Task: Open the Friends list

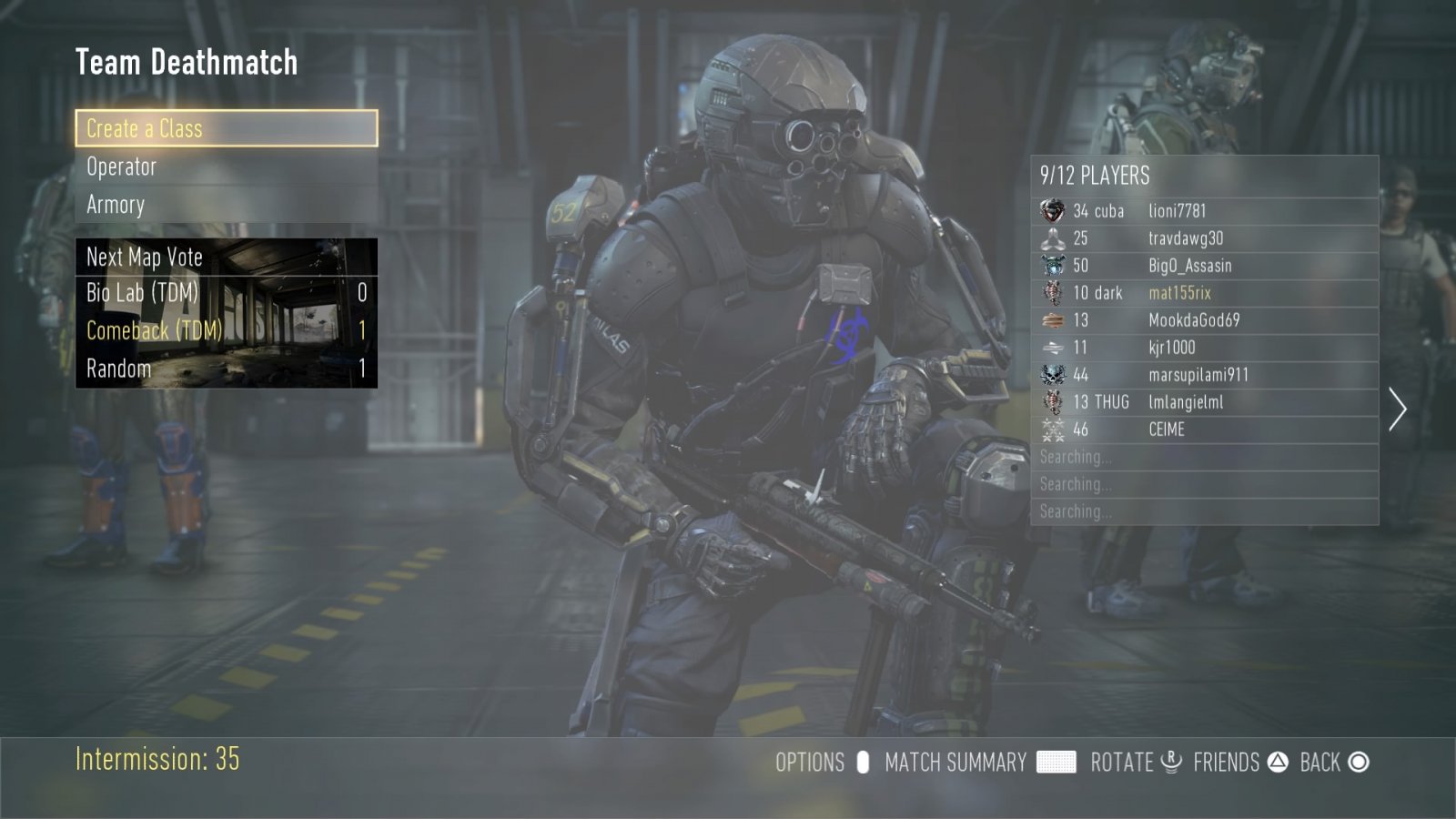Action: click(x=1227, y=763)
